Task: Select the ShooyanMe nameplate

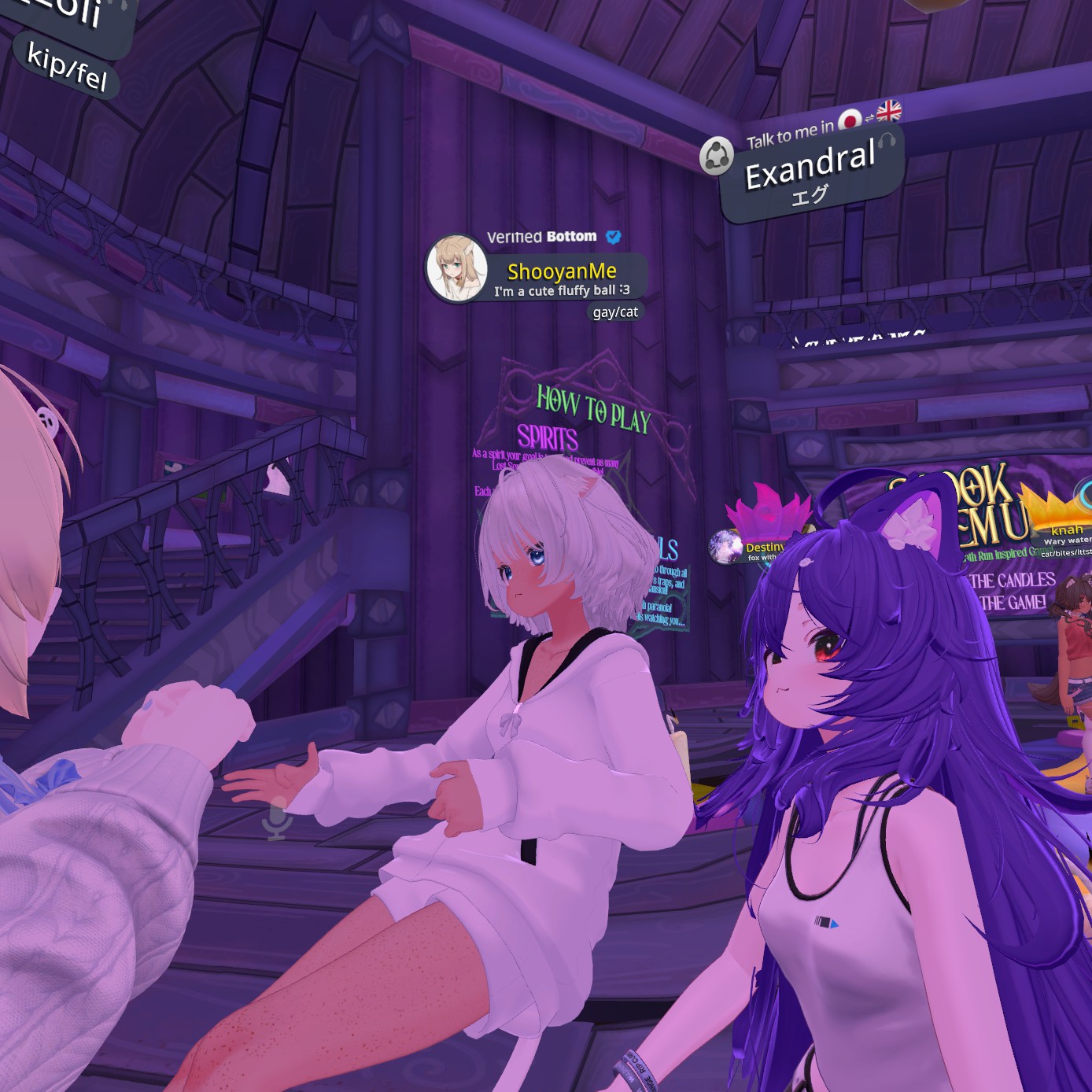Action: (x=562, y=272)
